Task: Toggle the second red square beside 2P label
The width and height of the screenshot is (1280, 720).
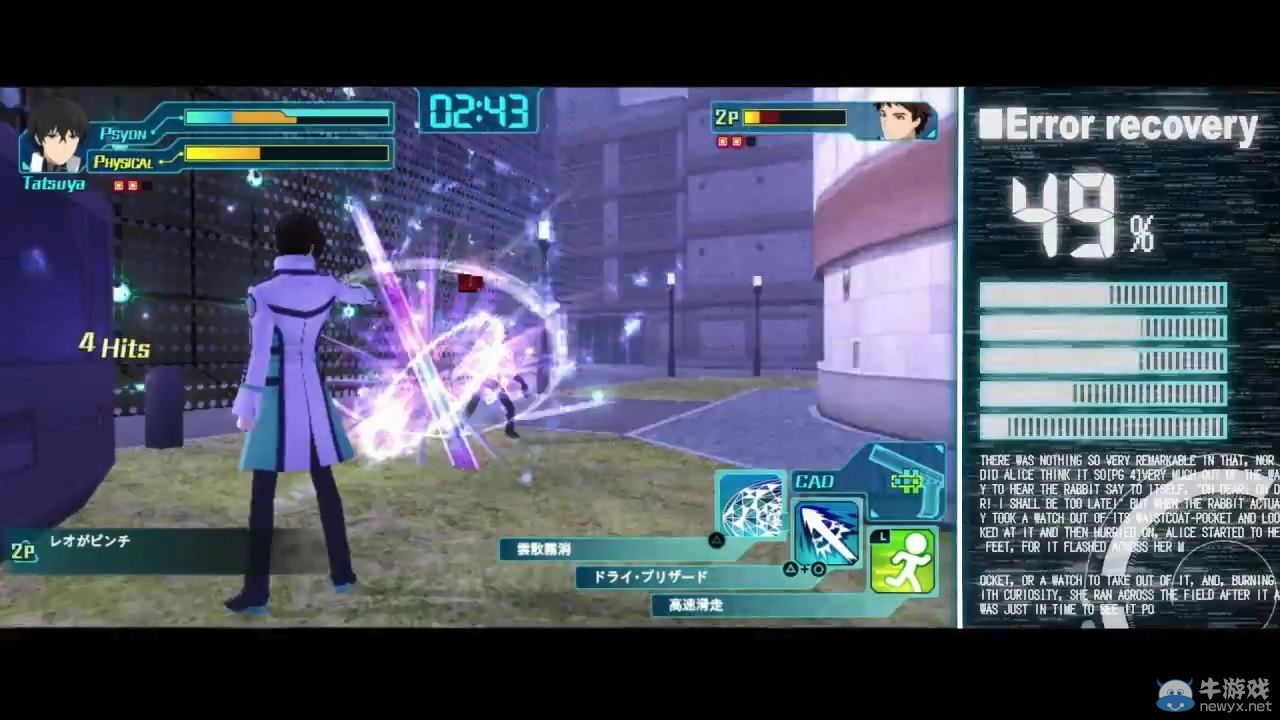Action: (736, 141)
